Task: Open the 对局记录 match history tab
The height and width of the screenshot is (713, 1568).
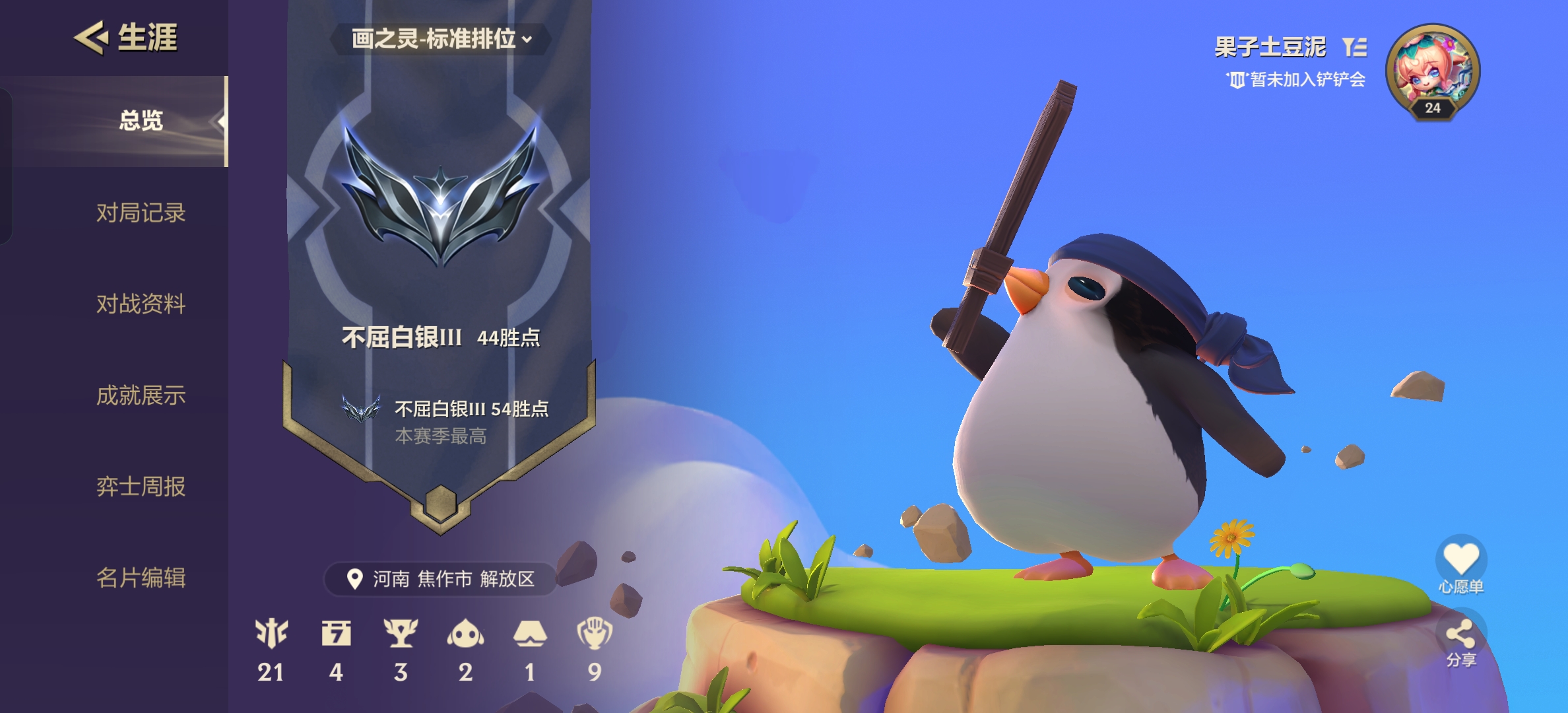Action: 141,213
